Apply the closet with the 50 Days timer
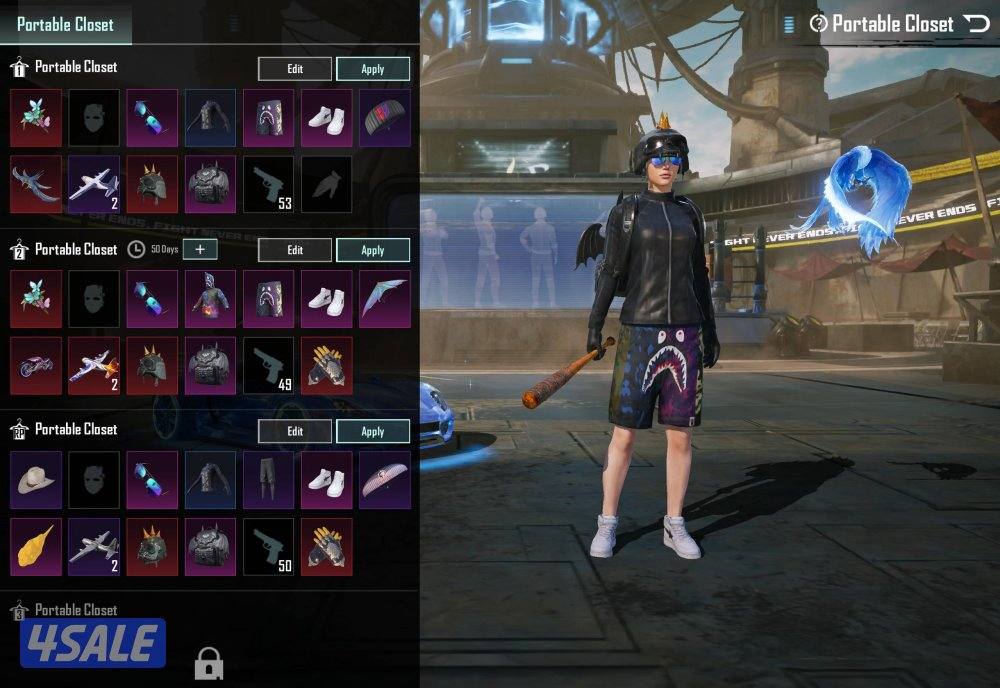This screenshot has width=1000, height=688. pyautogui.click(x=372, y=250)
